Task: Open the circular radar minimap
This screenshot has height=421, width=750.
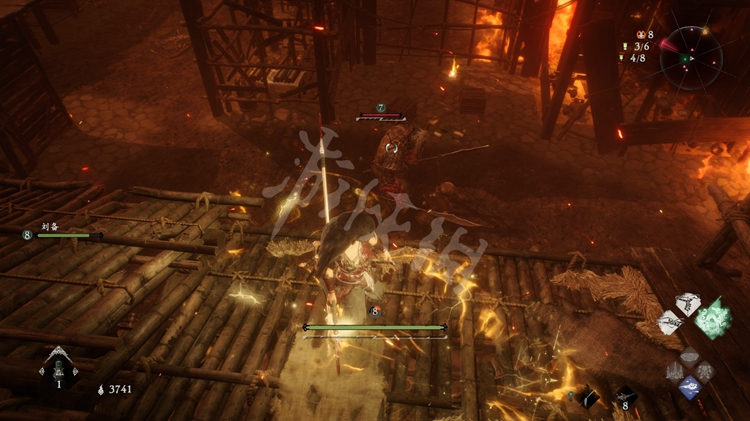Action: coord(691,58)
